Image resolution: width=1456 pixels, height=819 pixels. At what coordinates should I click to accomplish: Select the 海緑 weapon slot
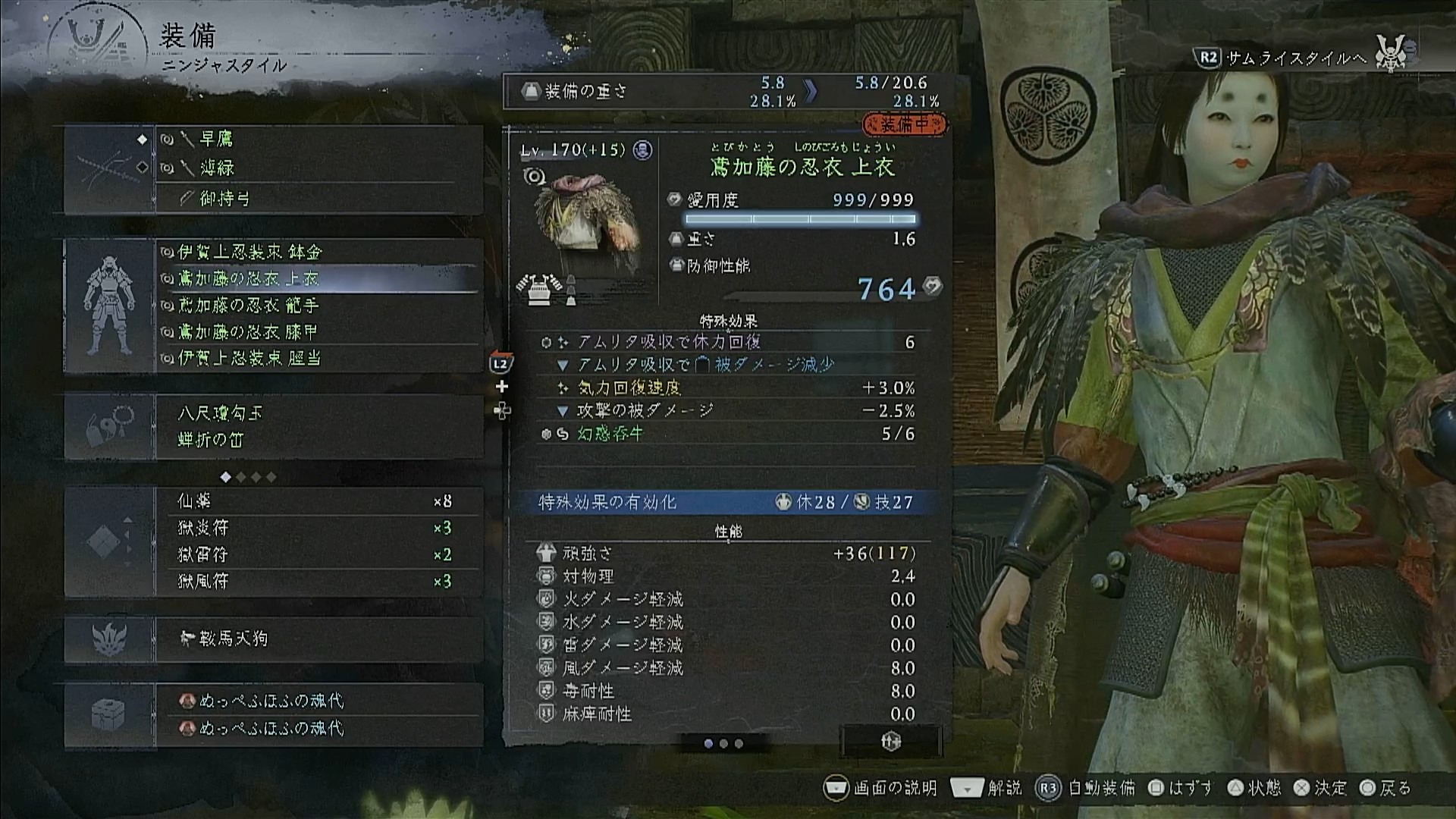[318, 168]
